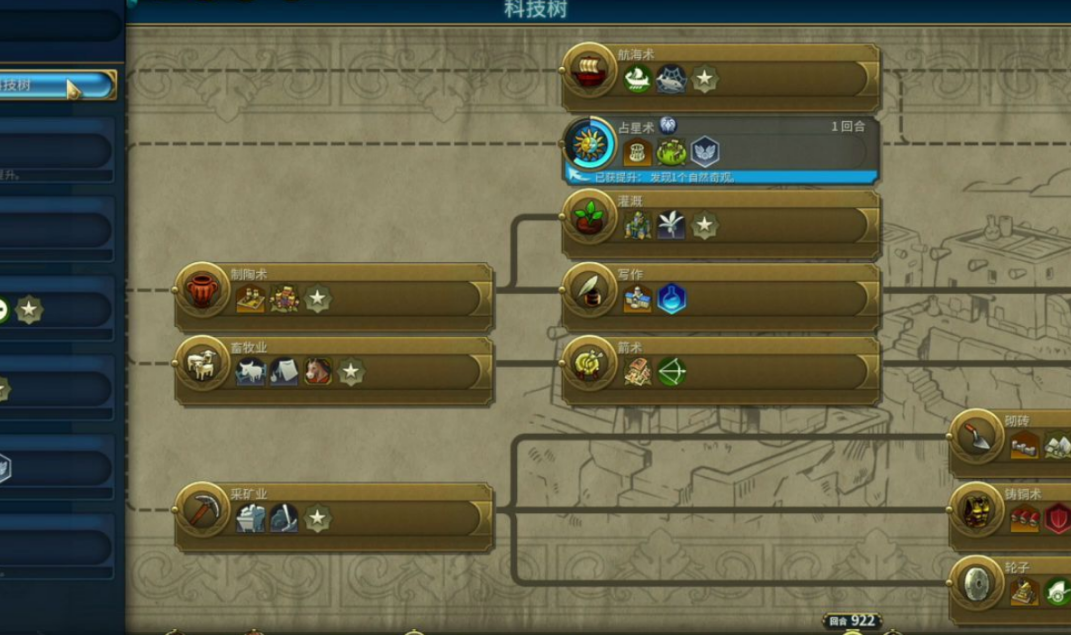The height and width of the screenshot is (635, 1071).
Task: Pick the 砌砖 technology
Action: coord(1010,443)
